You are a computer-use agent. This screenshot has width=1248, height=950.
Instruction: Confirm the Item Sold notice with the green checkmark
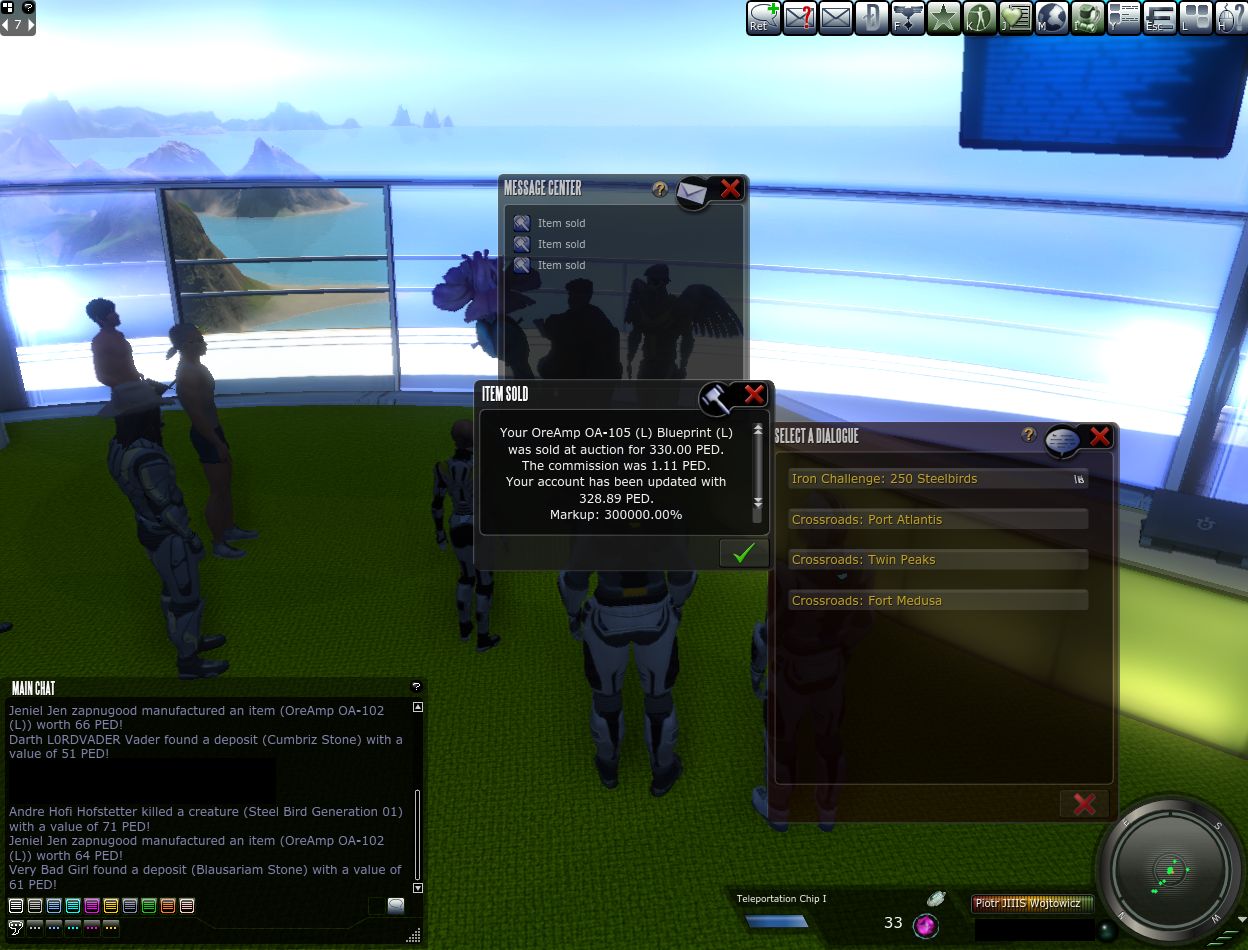pyautogui.click(x=743, y=553)
